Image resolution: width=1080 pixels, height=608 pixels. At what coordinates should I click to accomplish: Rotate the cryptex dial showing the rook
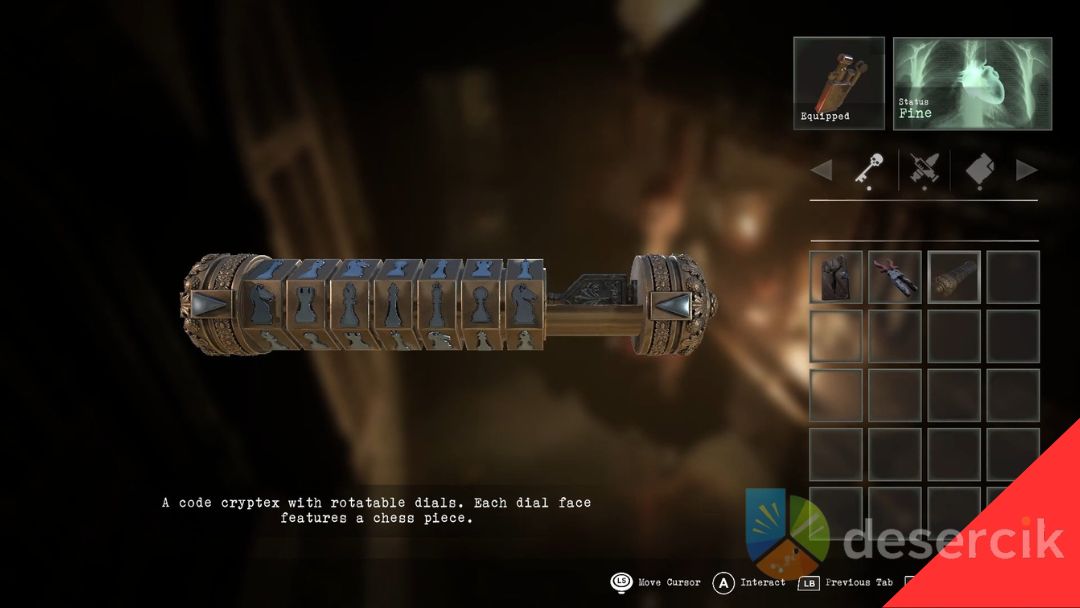[x=305, y=304]
